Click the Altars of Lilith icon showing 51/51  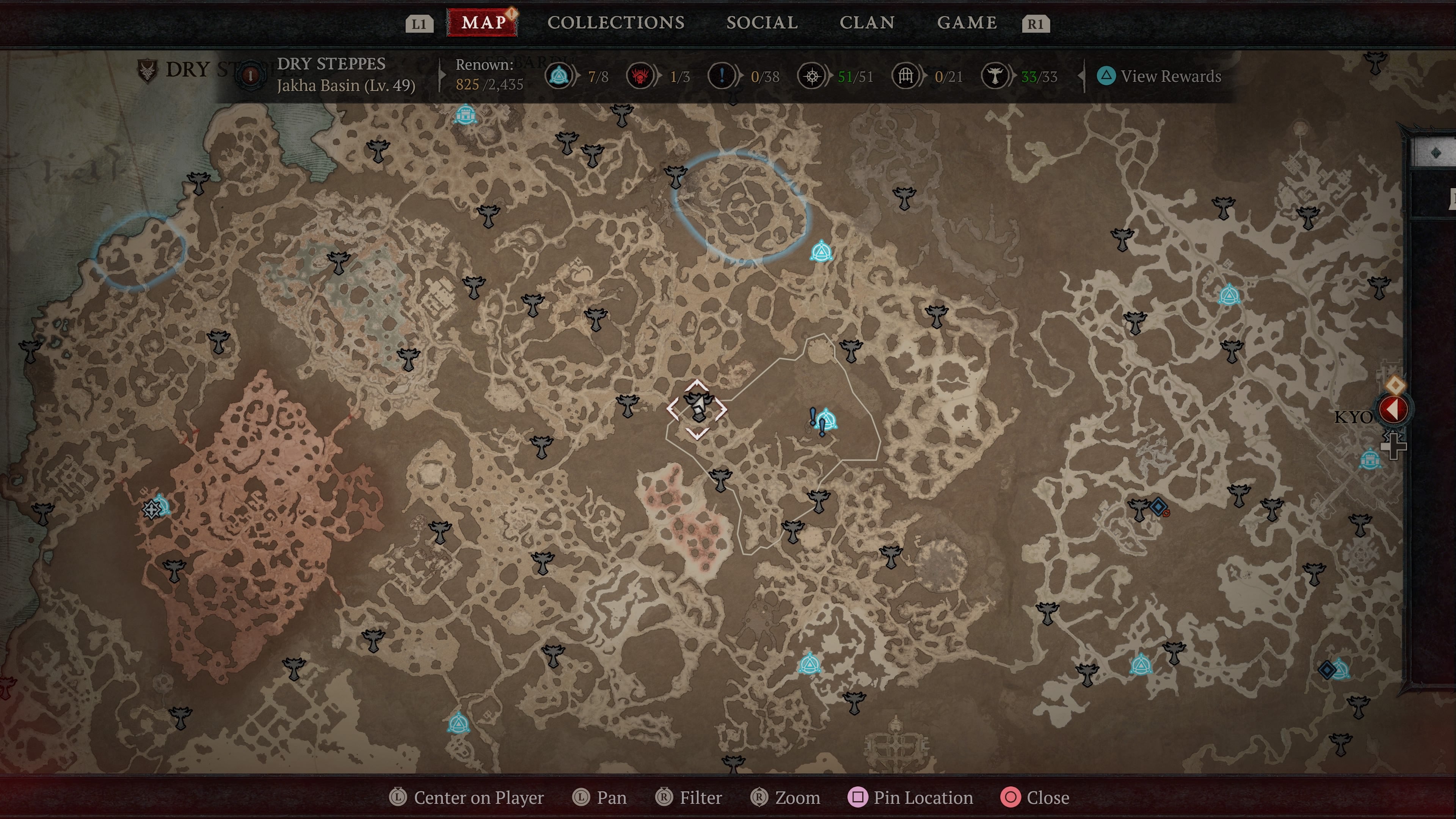[813, 76]
